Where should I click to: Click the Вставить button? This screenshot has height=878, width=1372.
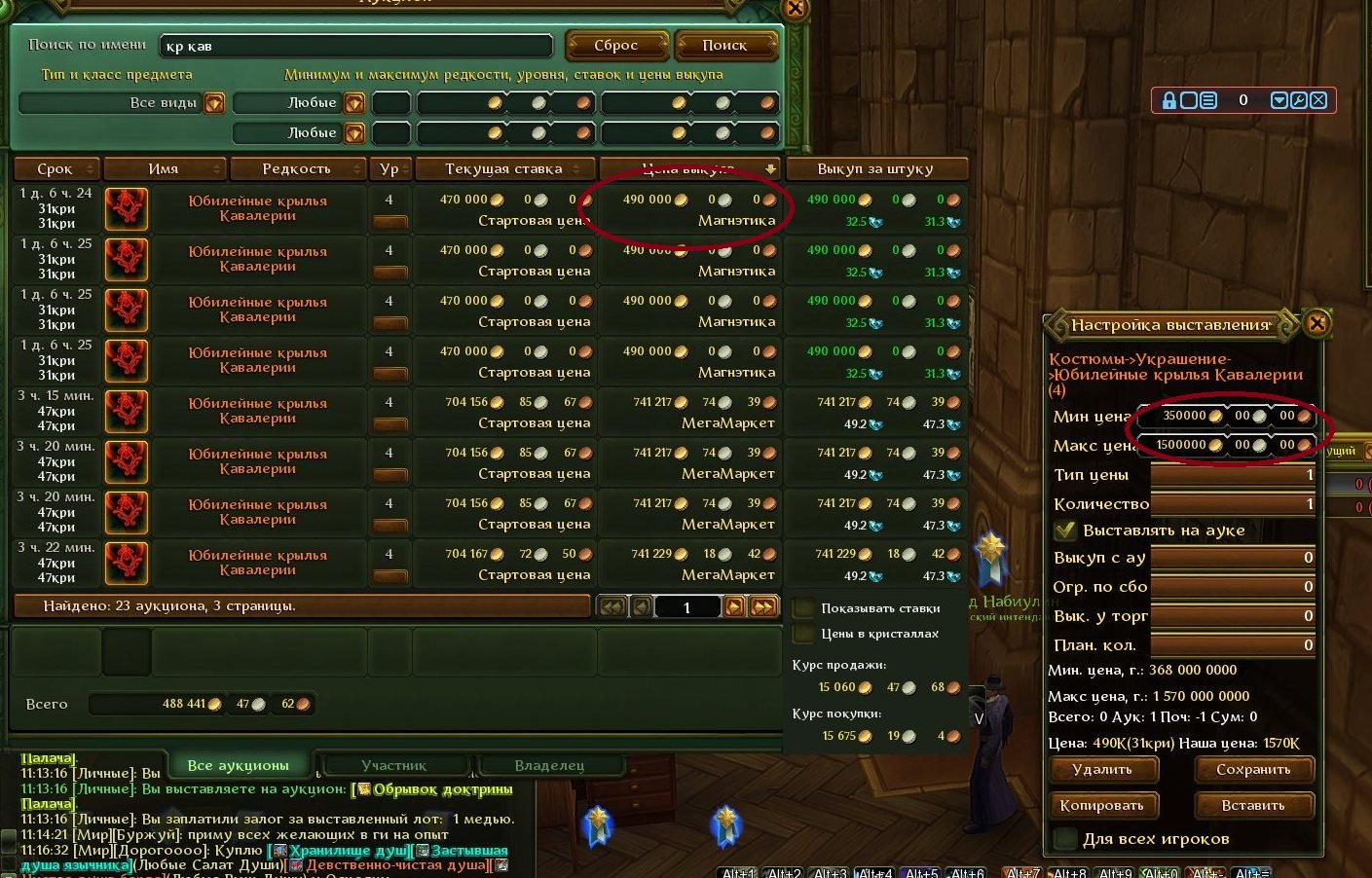[1253, 806]
